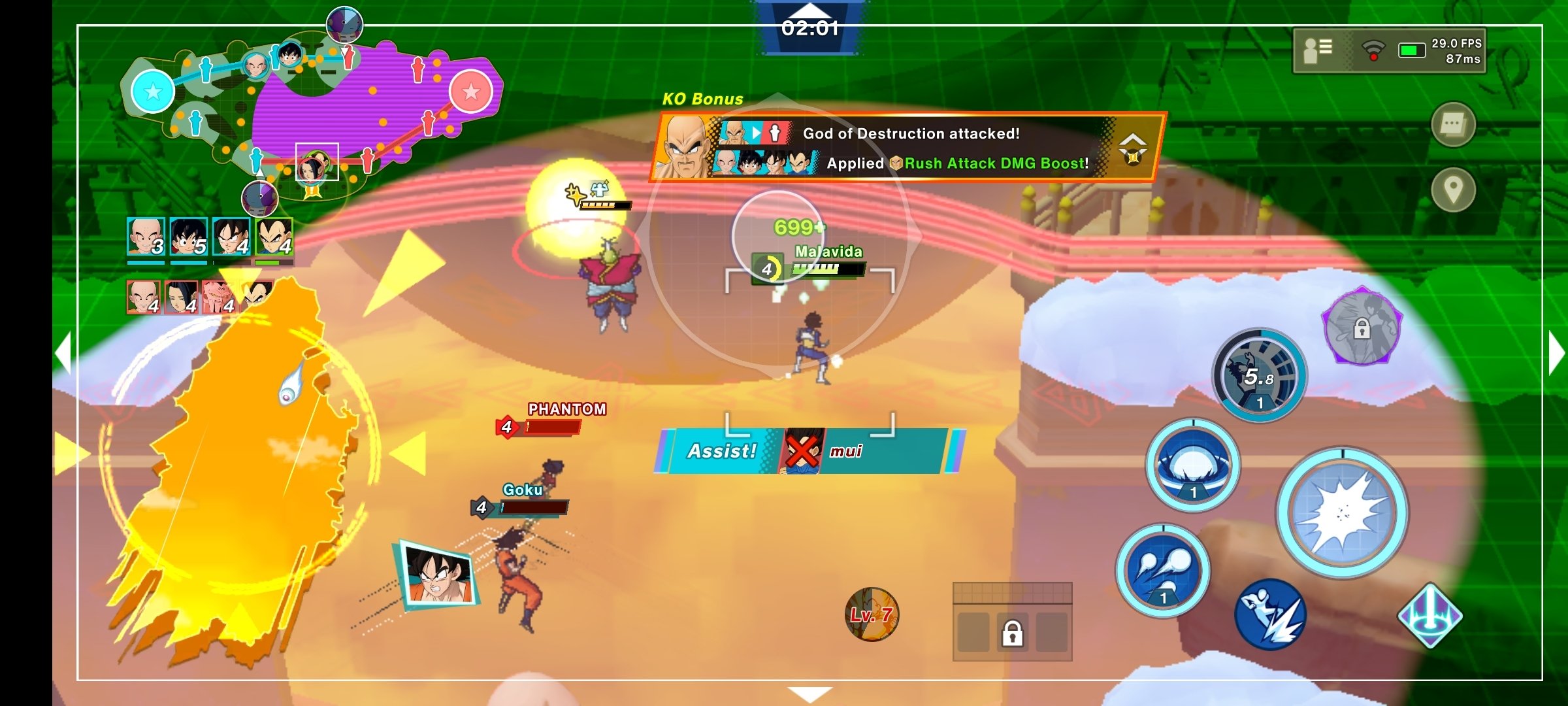
Task: Open the chat message button
Action: coord(1453,124)
